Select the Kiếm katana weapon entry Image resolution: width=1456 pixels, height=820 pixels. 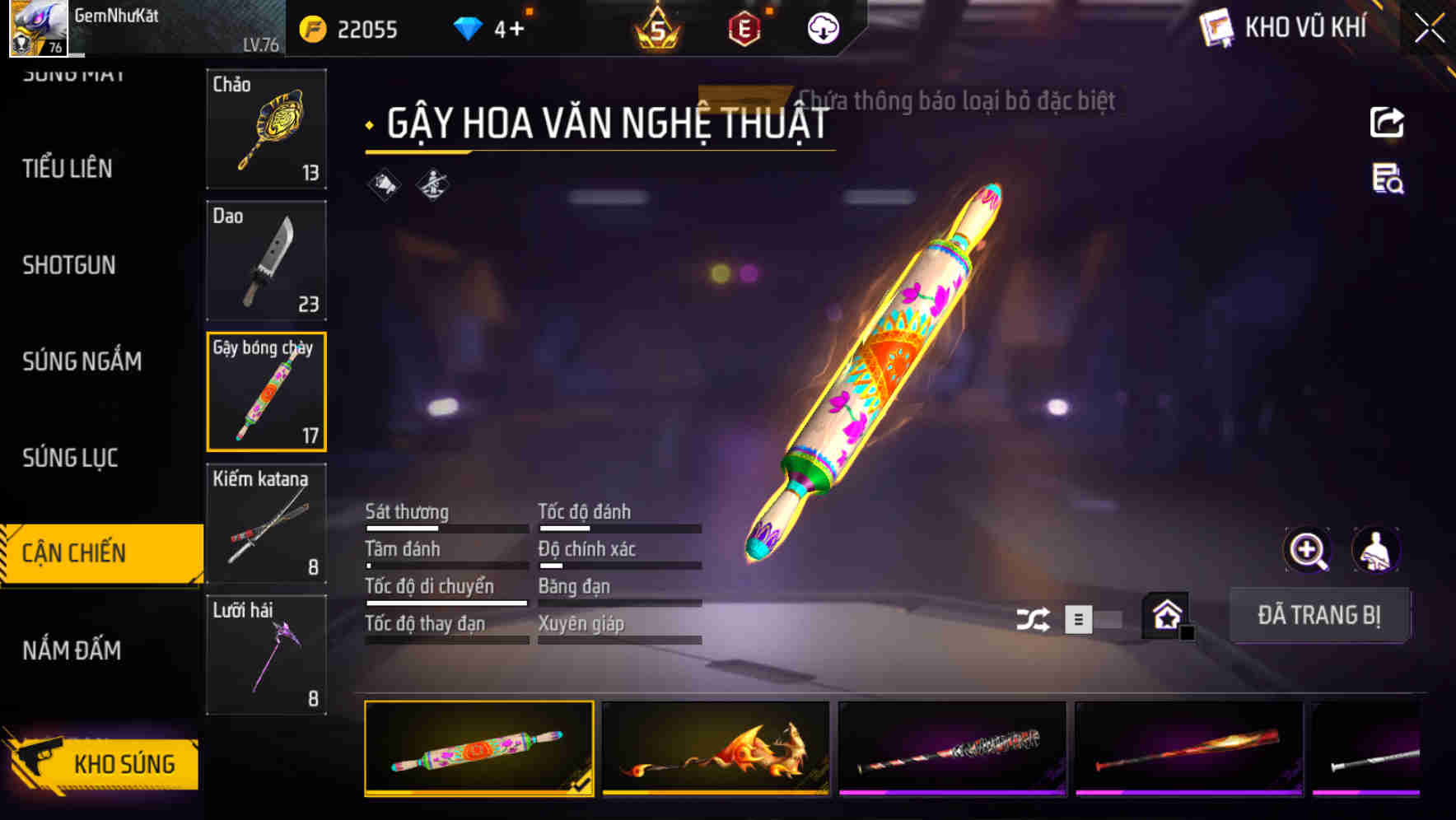pyautogui.click(x=266, y=521)
